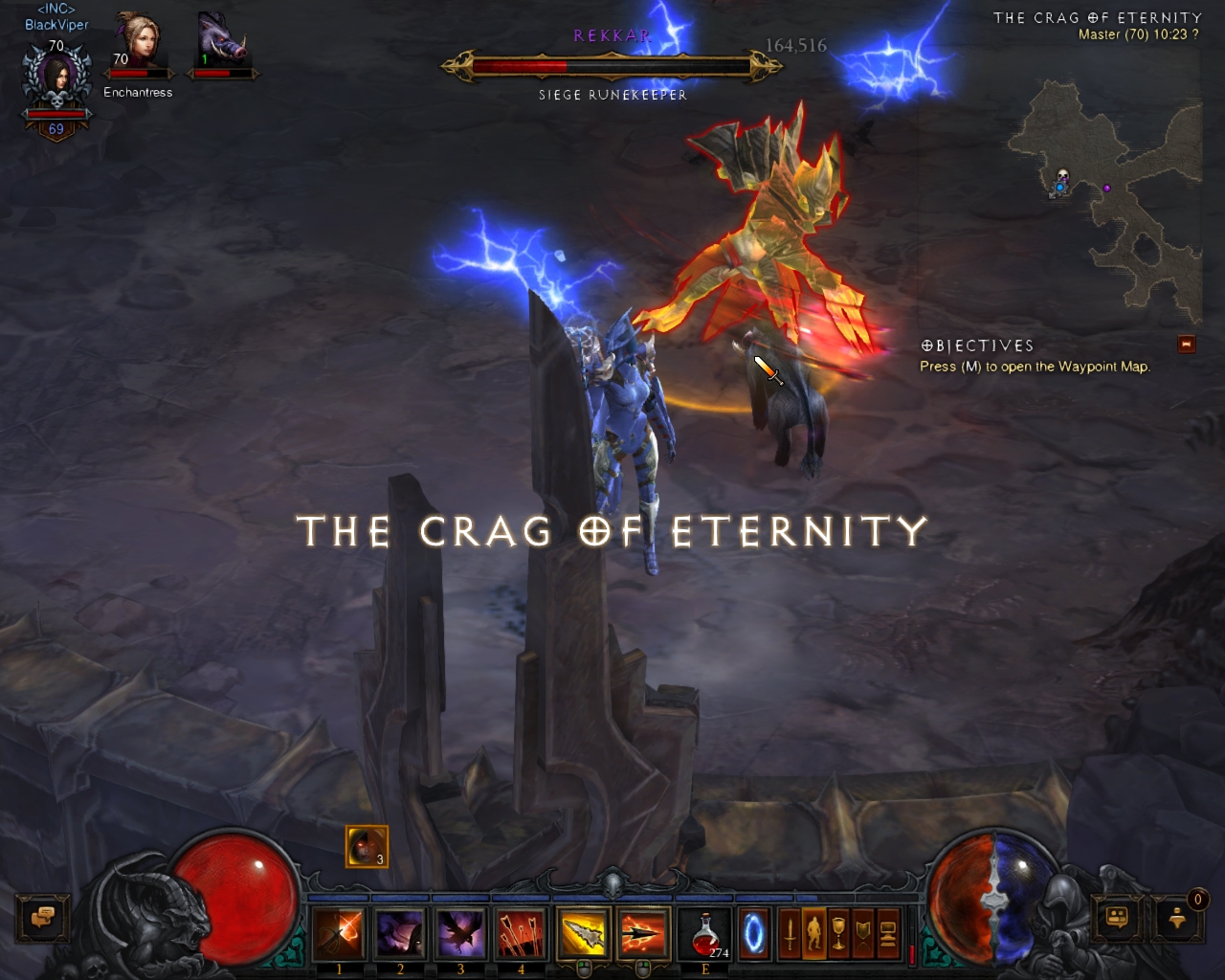Drink a health potion from the action bar
The height and width of the screenshot is (980, 1225).
point(704,935)
